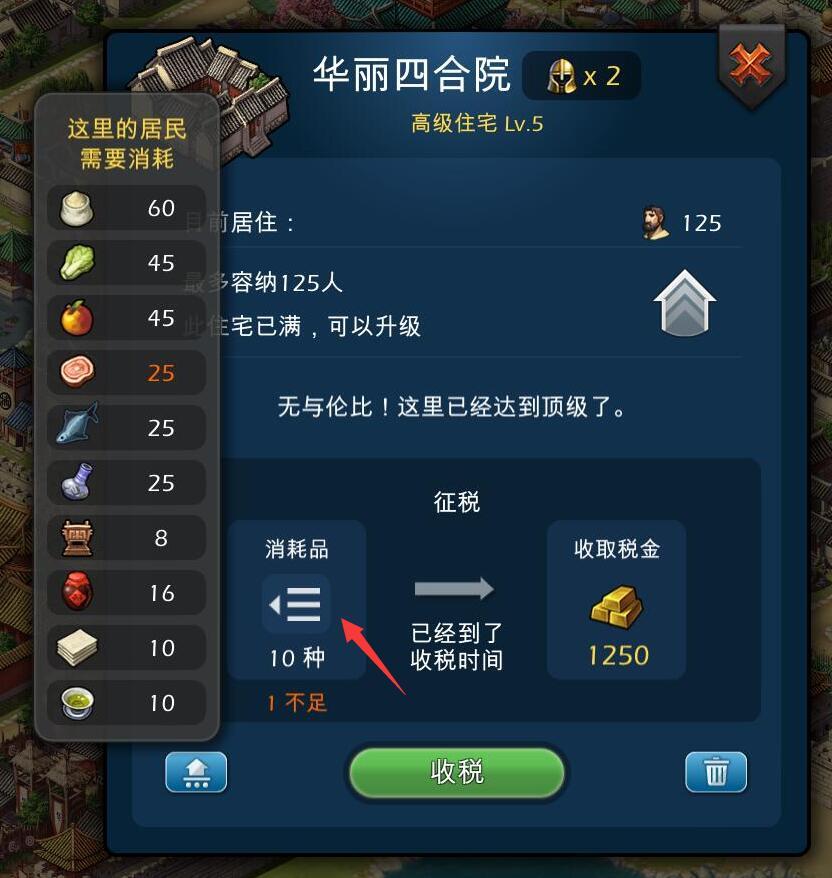Pick the paper stack consumable row
The height and width of the screenshot is (878, 832).
[126, 648]
